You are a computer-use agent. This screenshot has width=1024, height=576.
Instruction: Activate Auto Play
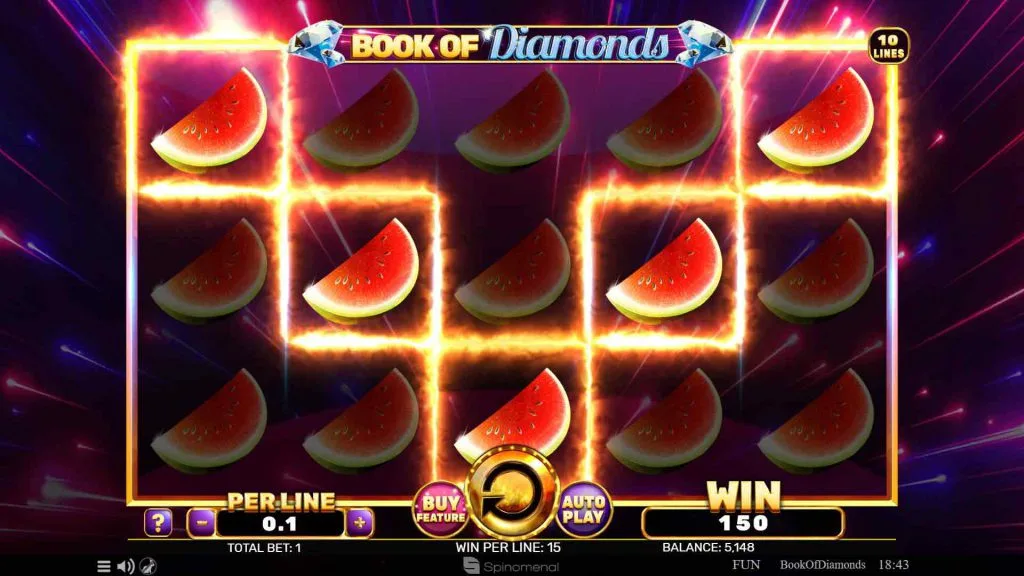585,510
